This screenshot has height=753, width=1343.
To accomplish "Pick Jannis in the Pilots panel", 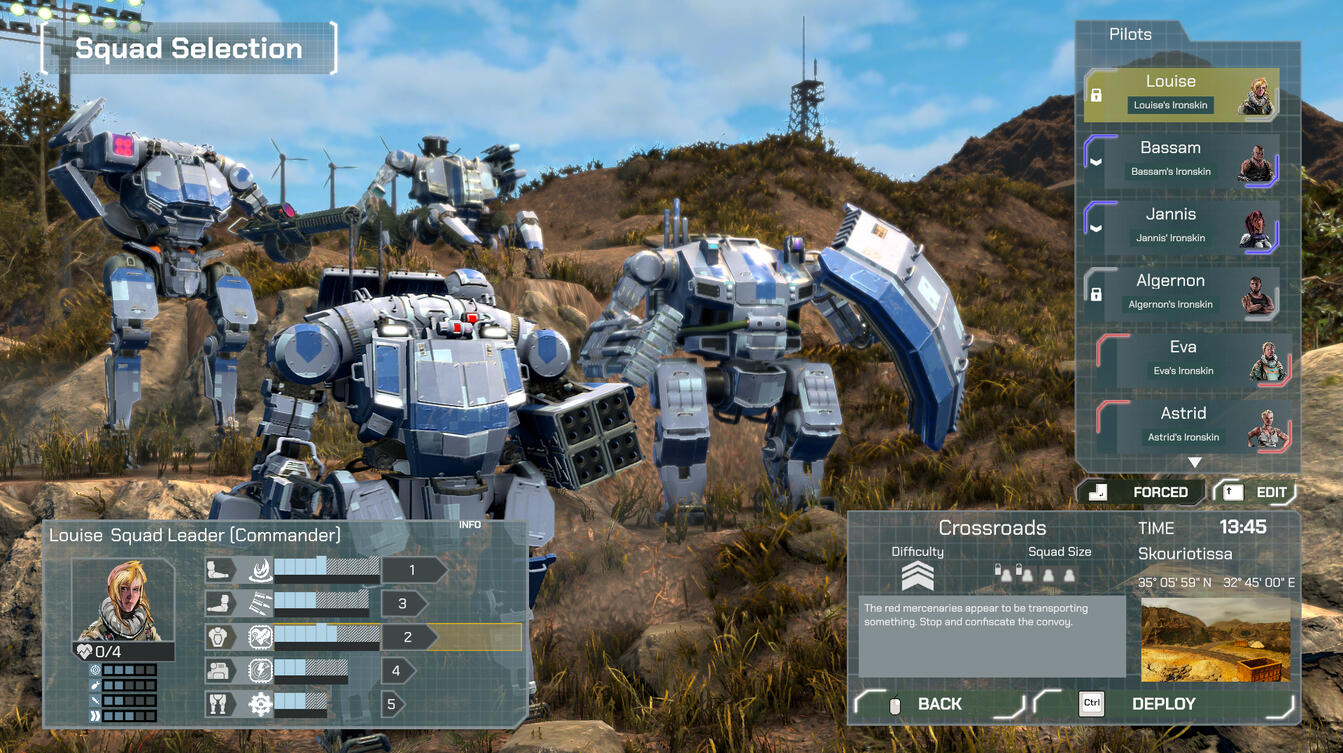I will 1181,226.
